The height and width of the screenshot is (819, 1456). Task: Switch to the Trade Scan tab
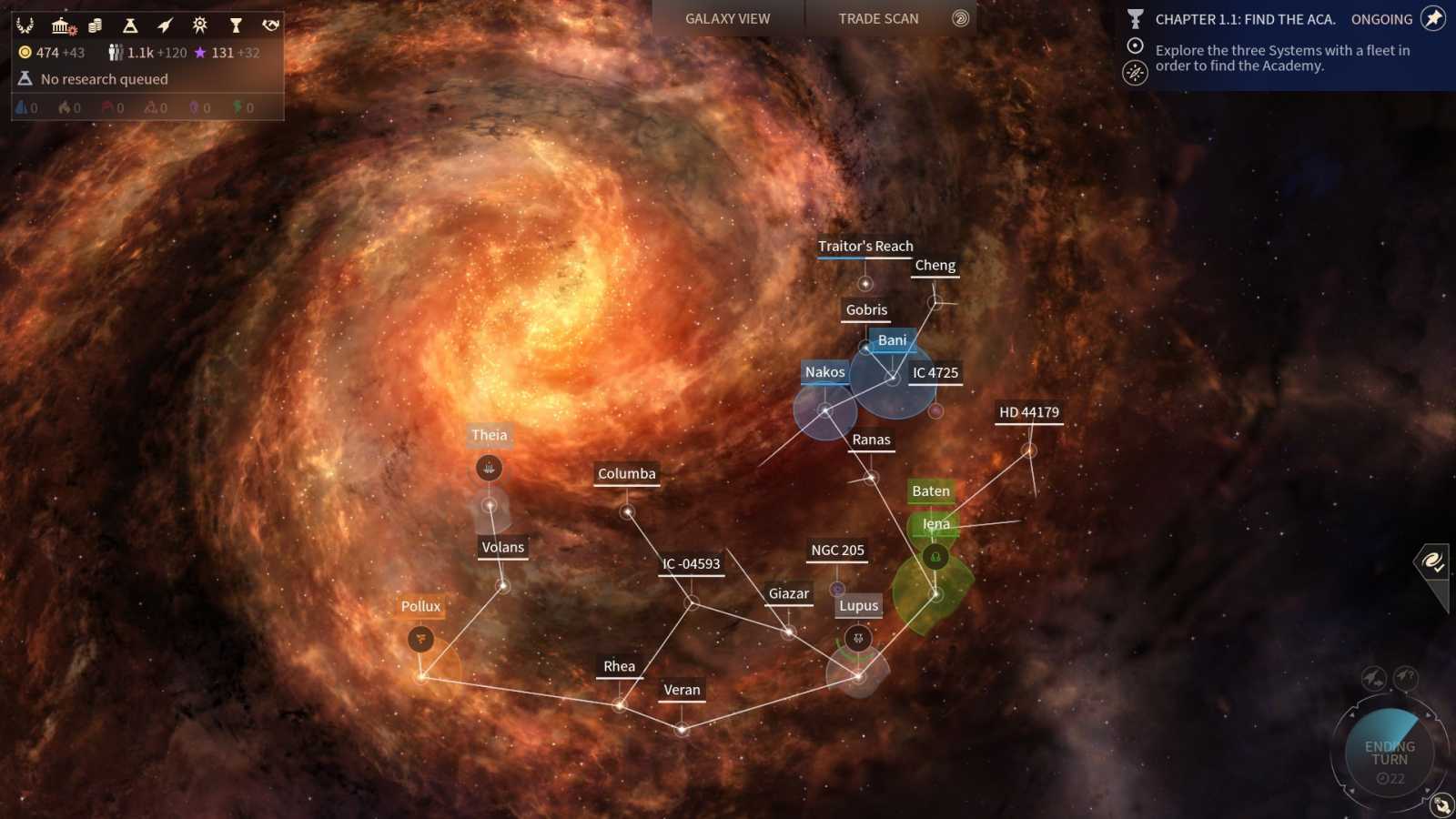[876, 17]
